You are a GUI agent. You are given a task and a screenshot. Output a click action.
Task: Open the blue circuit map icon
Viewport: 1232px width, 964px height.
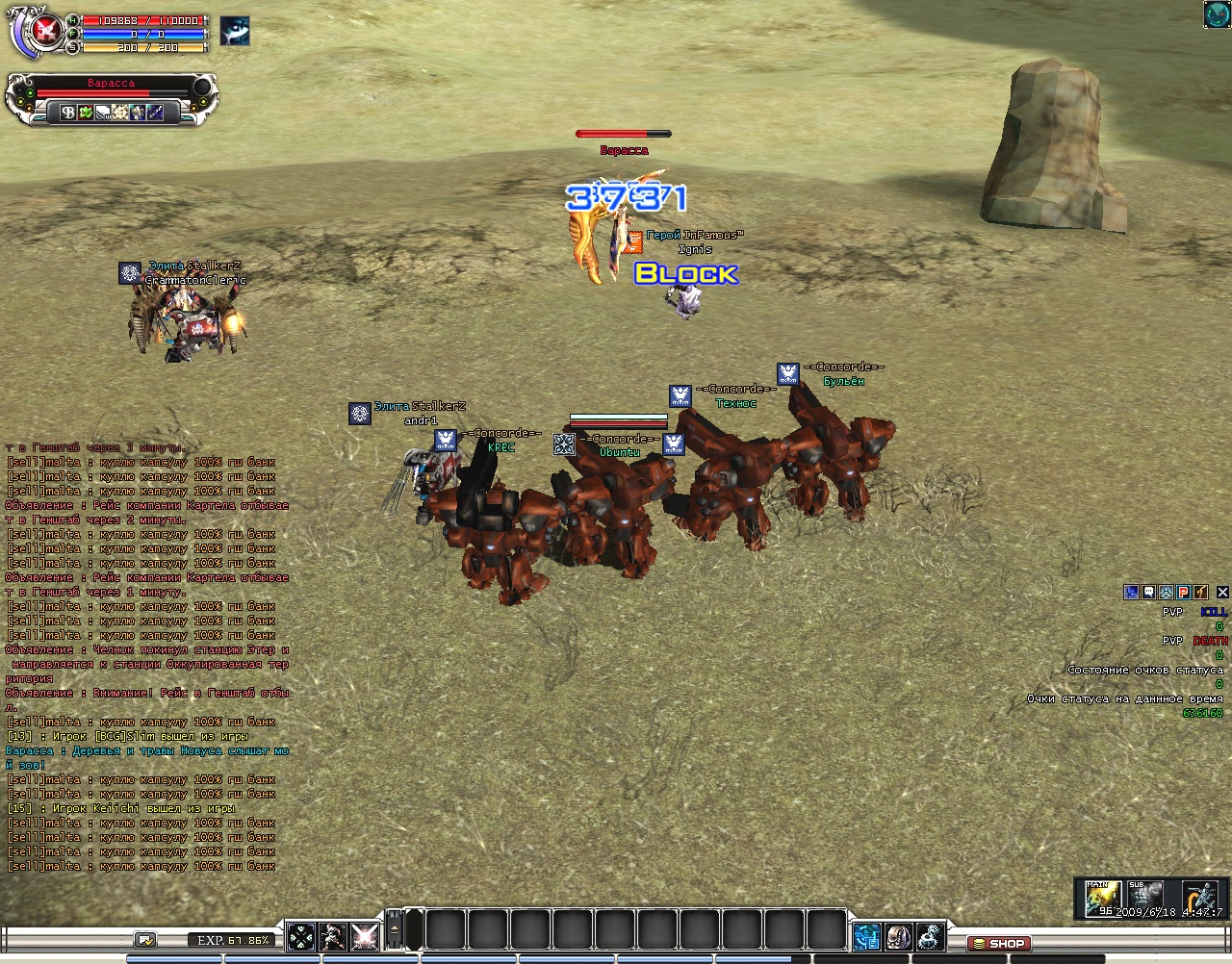coord(866,936)
